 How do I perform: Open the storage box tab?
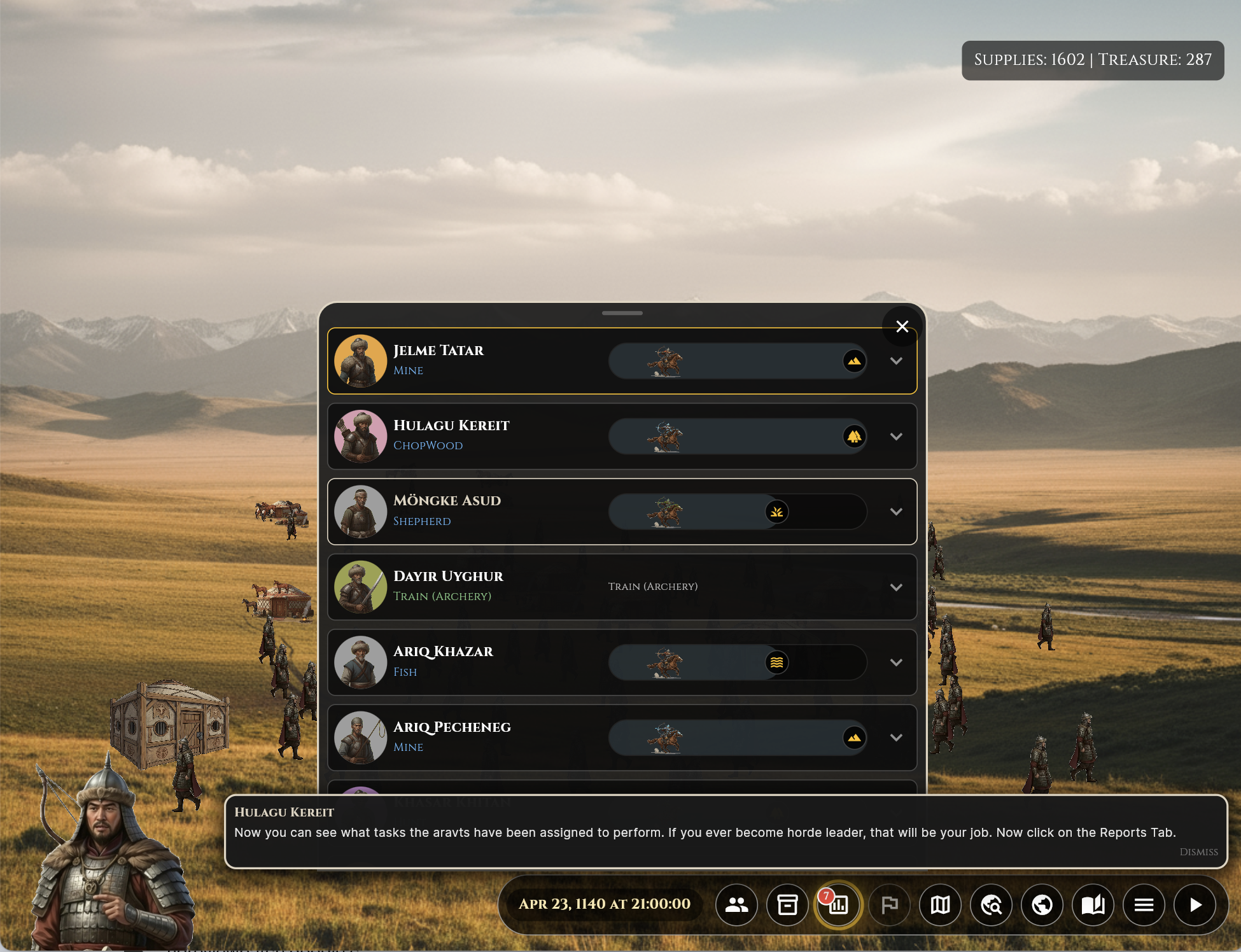click(787, 904)
